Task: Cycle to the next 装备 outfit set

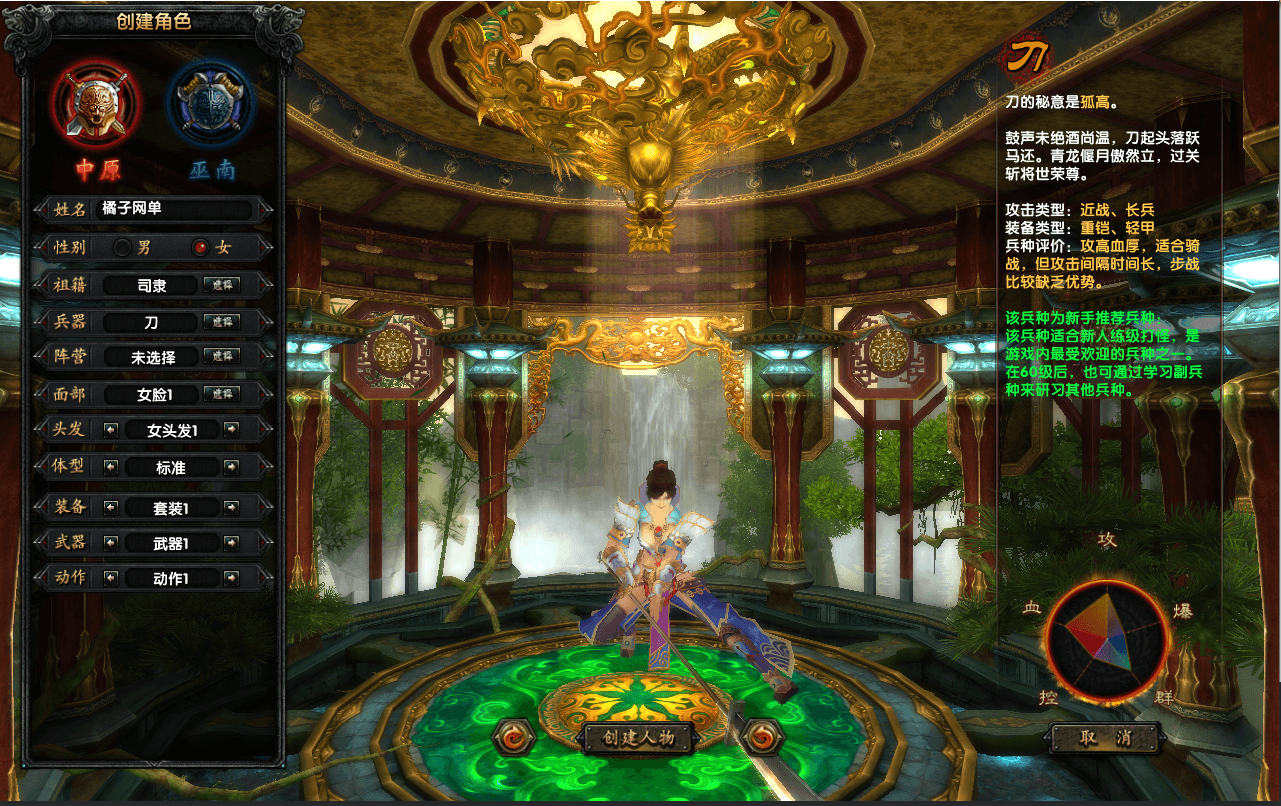Action: [x=231, y=507]
